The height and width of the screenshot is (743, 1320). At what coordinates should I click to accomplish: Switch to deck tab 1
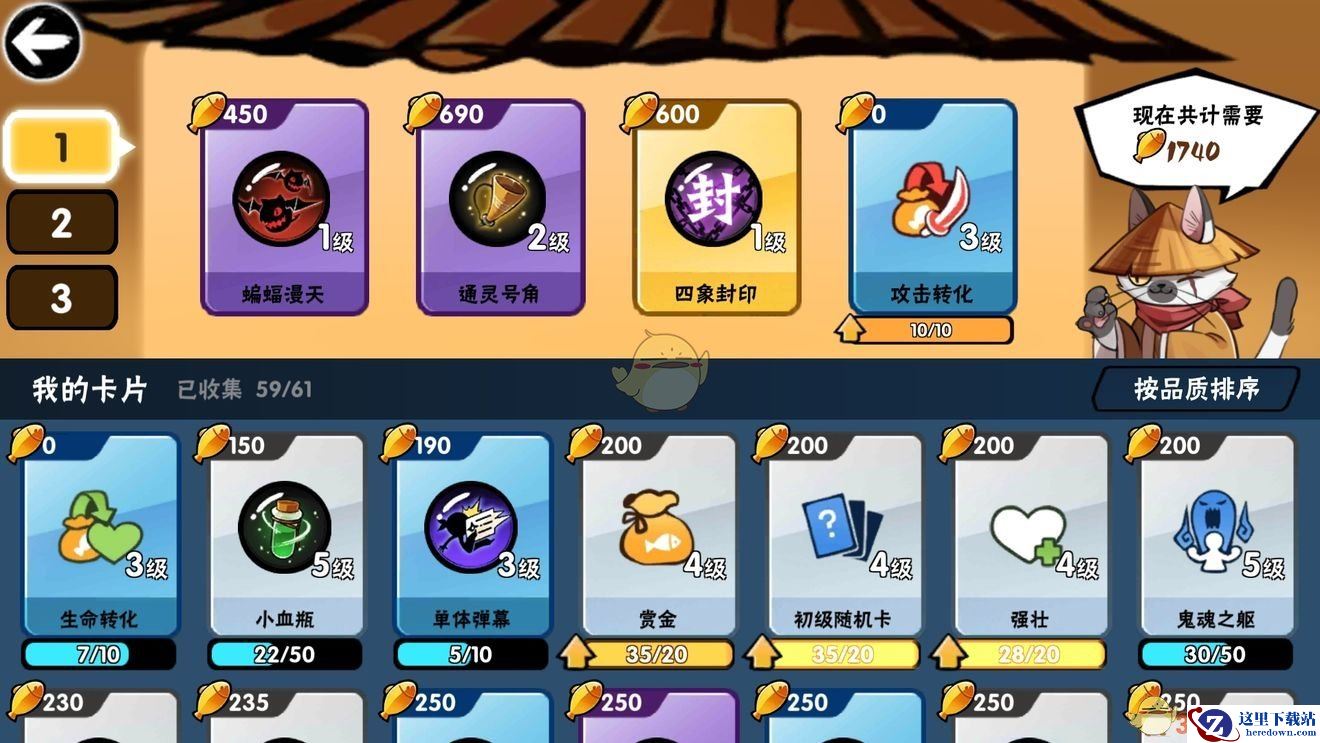61,147
